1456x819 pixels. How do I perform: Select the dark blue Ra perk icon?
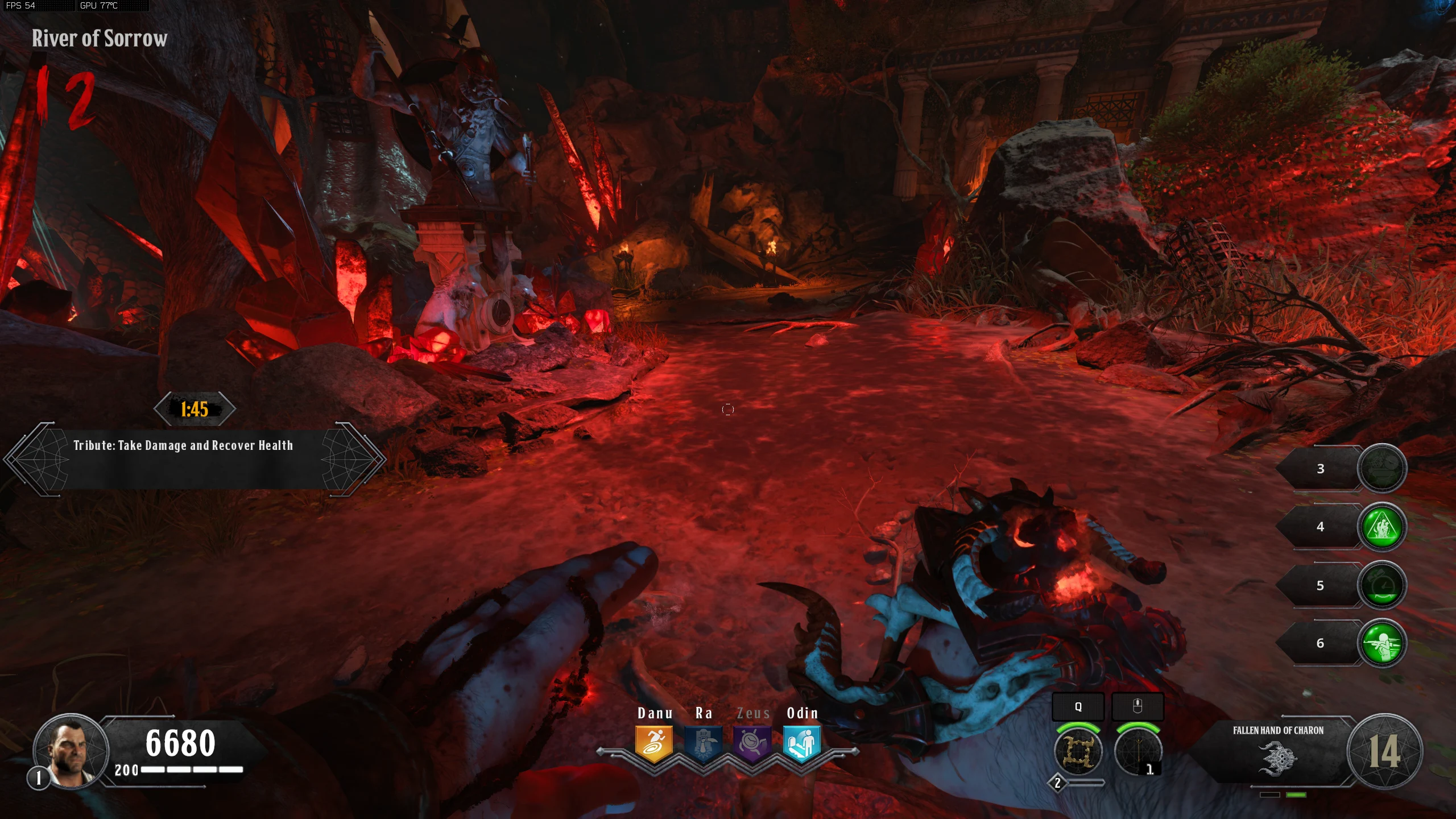[x=704, y=743]
